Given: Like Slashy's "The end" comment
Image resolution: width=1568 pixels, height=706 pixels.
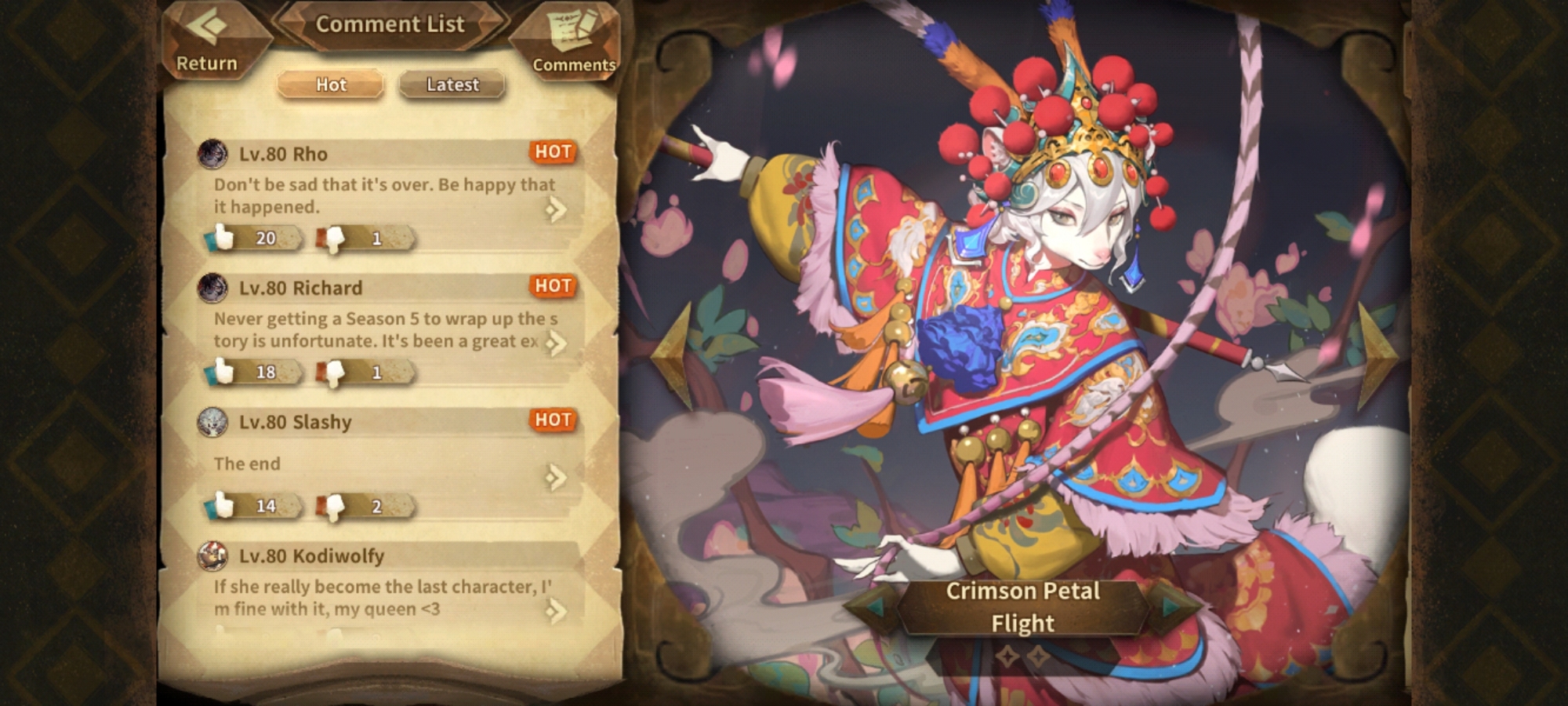Looking at the screenshot, I should (224, 506).
